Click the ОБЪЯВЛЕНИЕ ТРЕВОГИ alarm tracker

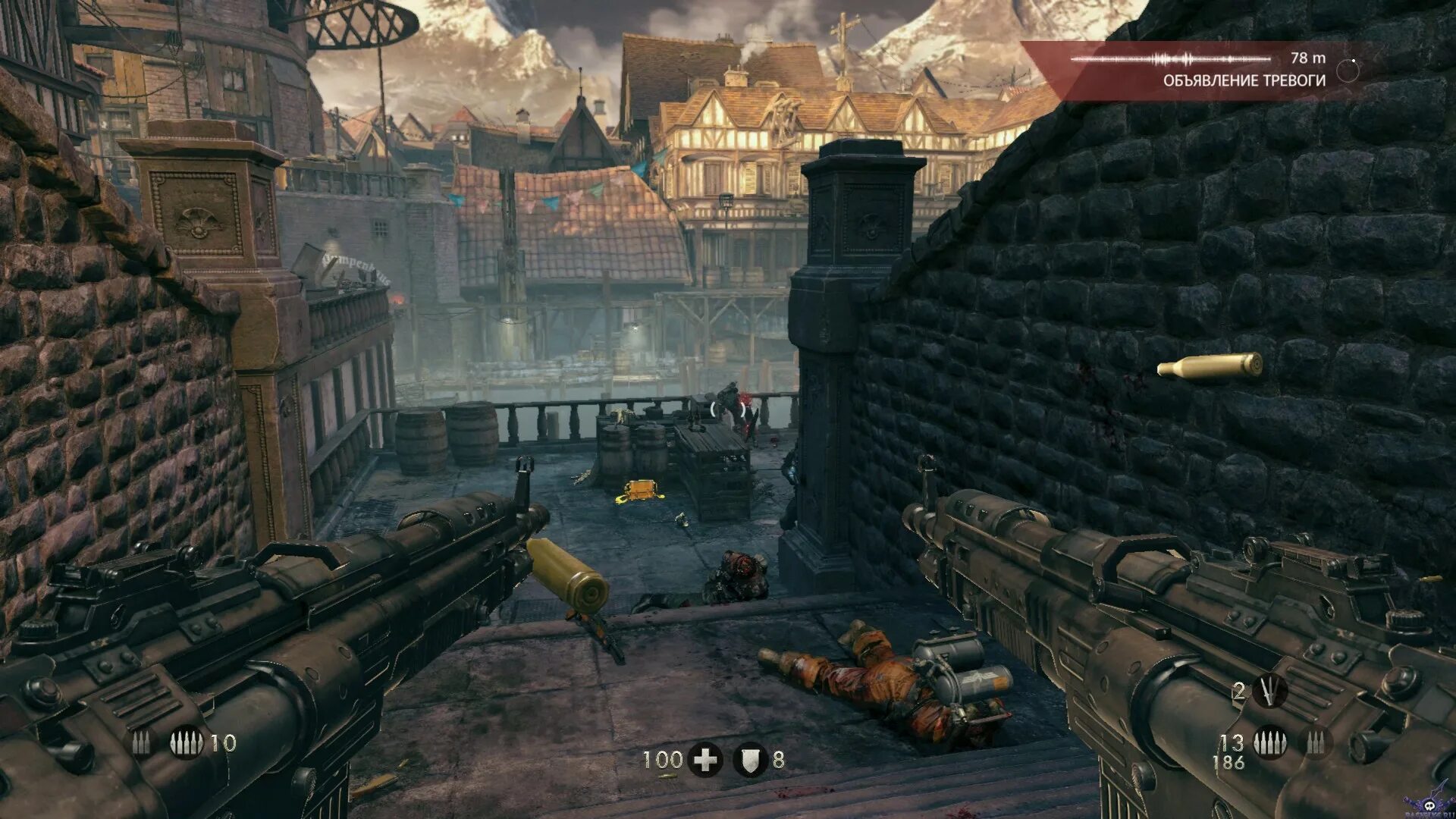pos(1244,80)
